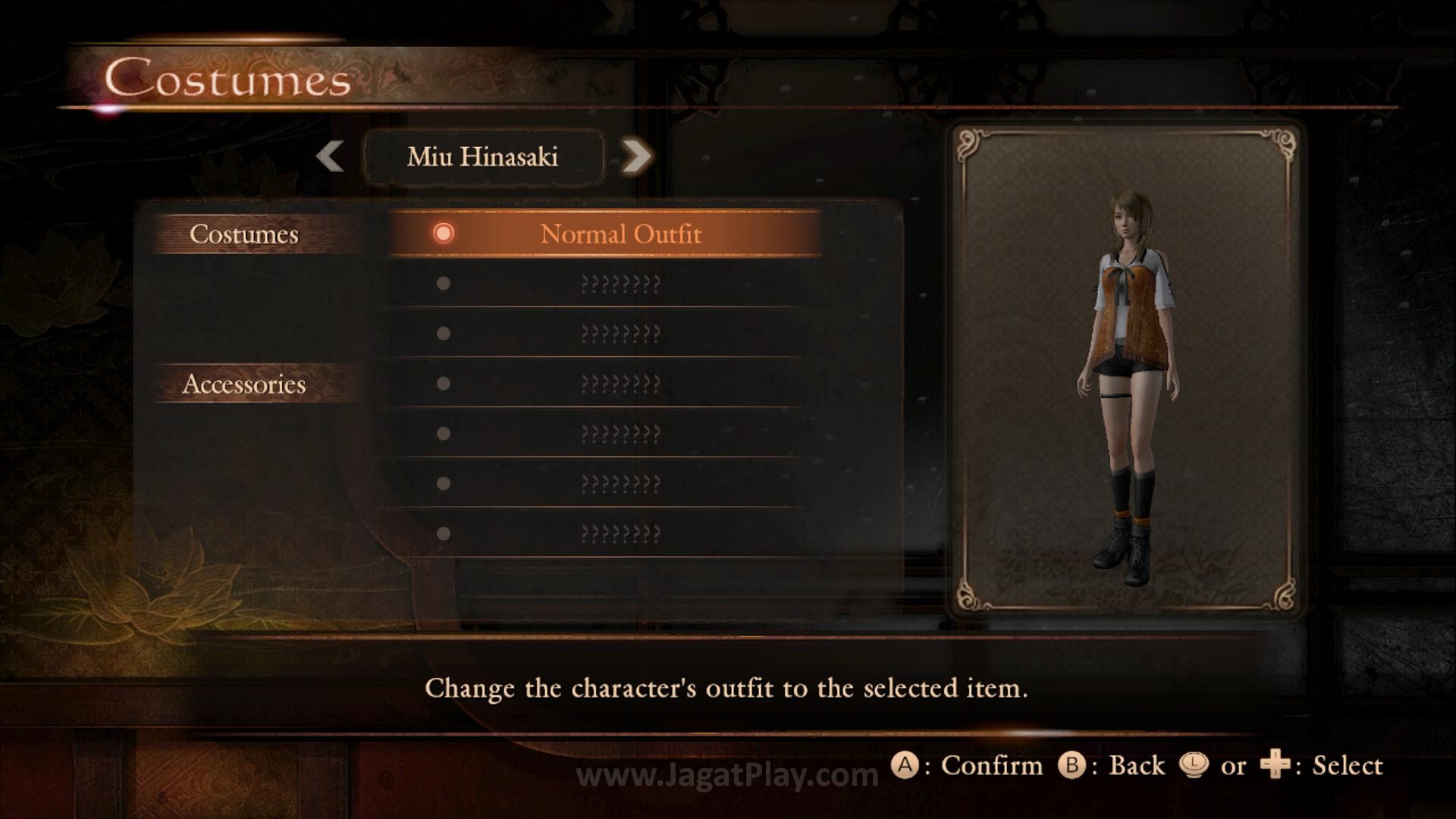
Task: Click the Miu Hinasaki outfit preview card
Action: click(1125, 369)
